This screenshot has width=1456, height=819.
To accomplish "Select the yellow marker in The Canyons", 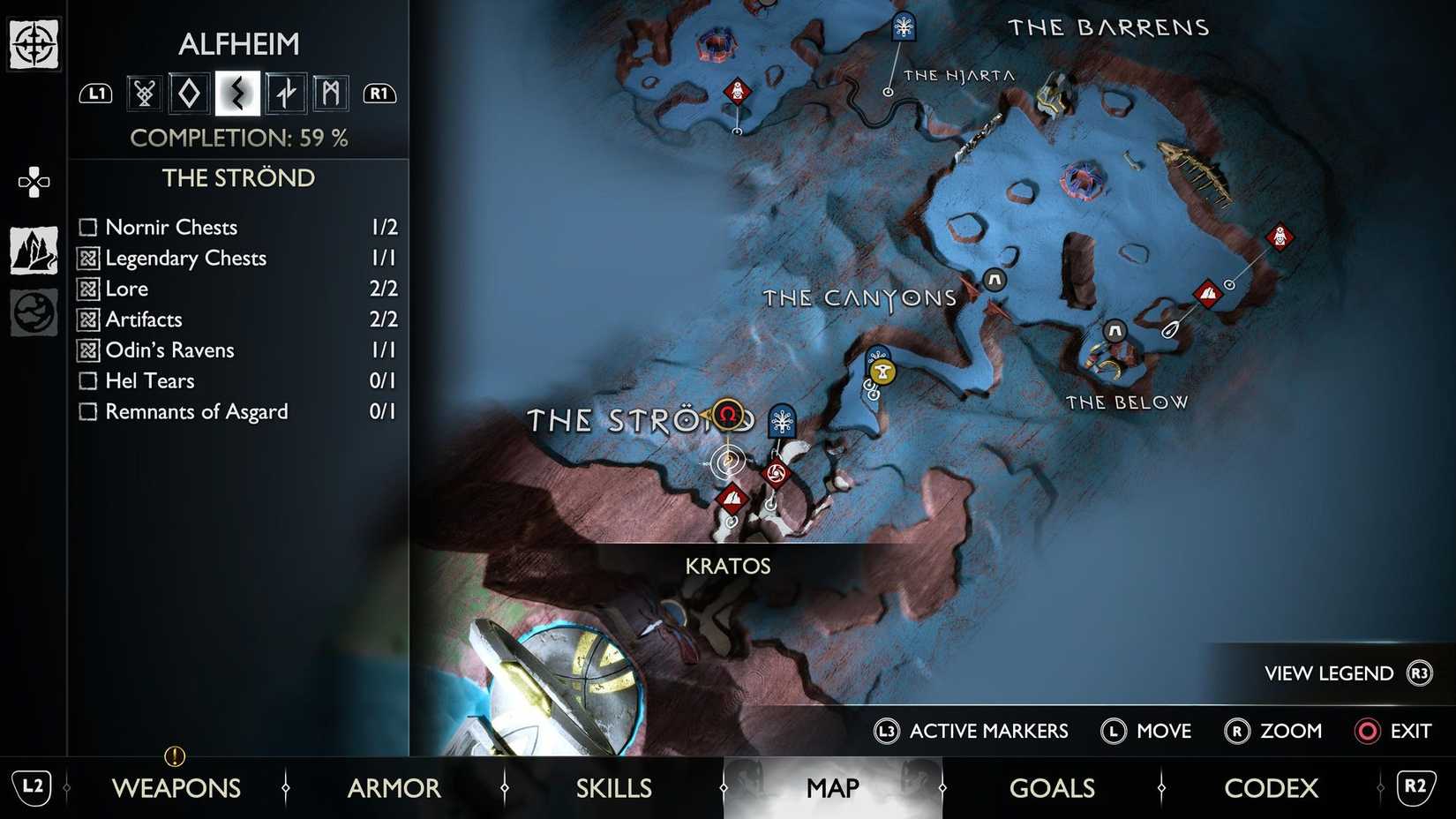I will [882, 372].
